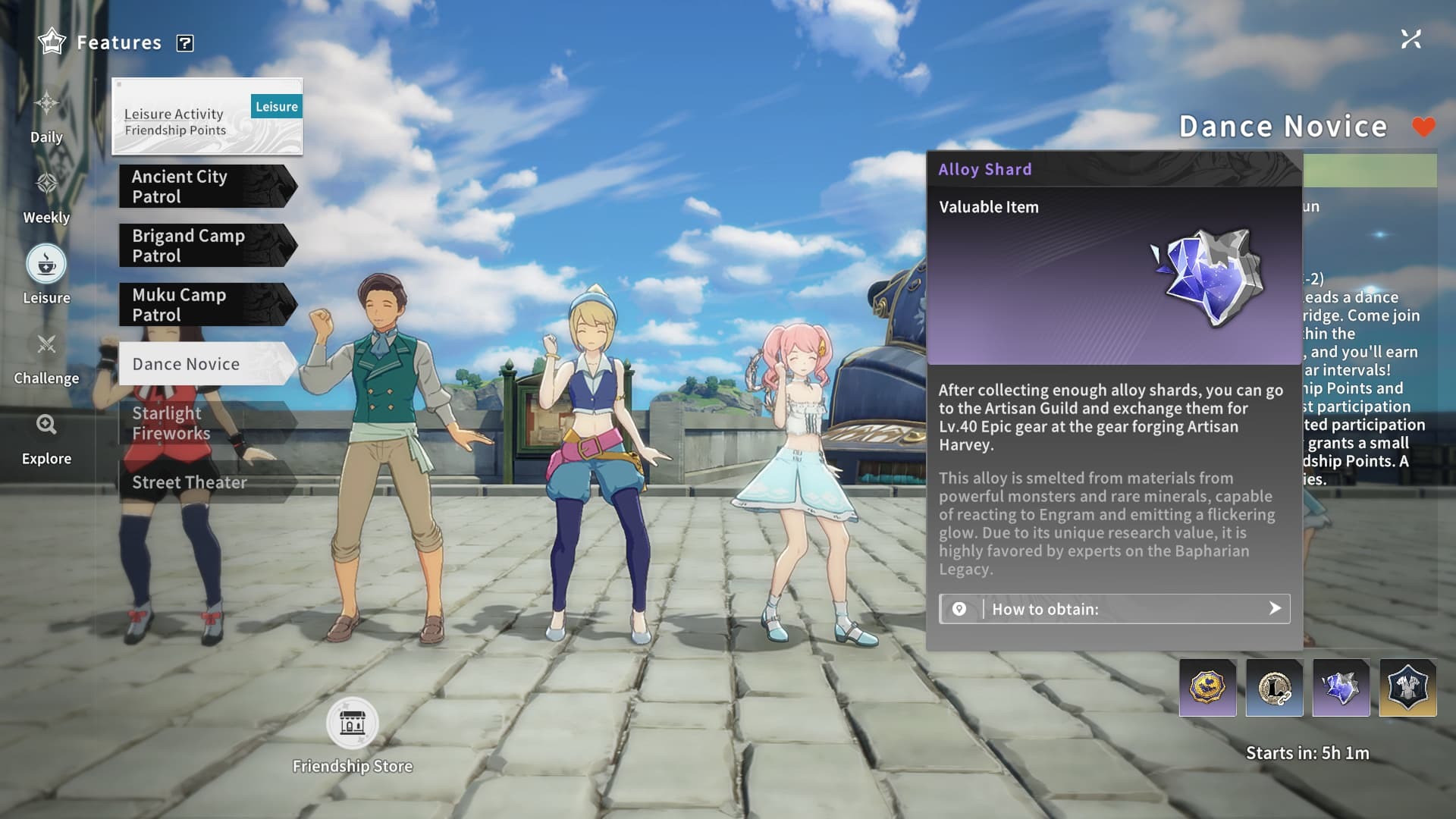Select the armor emblem reward icon
This screenshot has width=1456, height=819.
pyautogui.click(x=1407, y=688)
